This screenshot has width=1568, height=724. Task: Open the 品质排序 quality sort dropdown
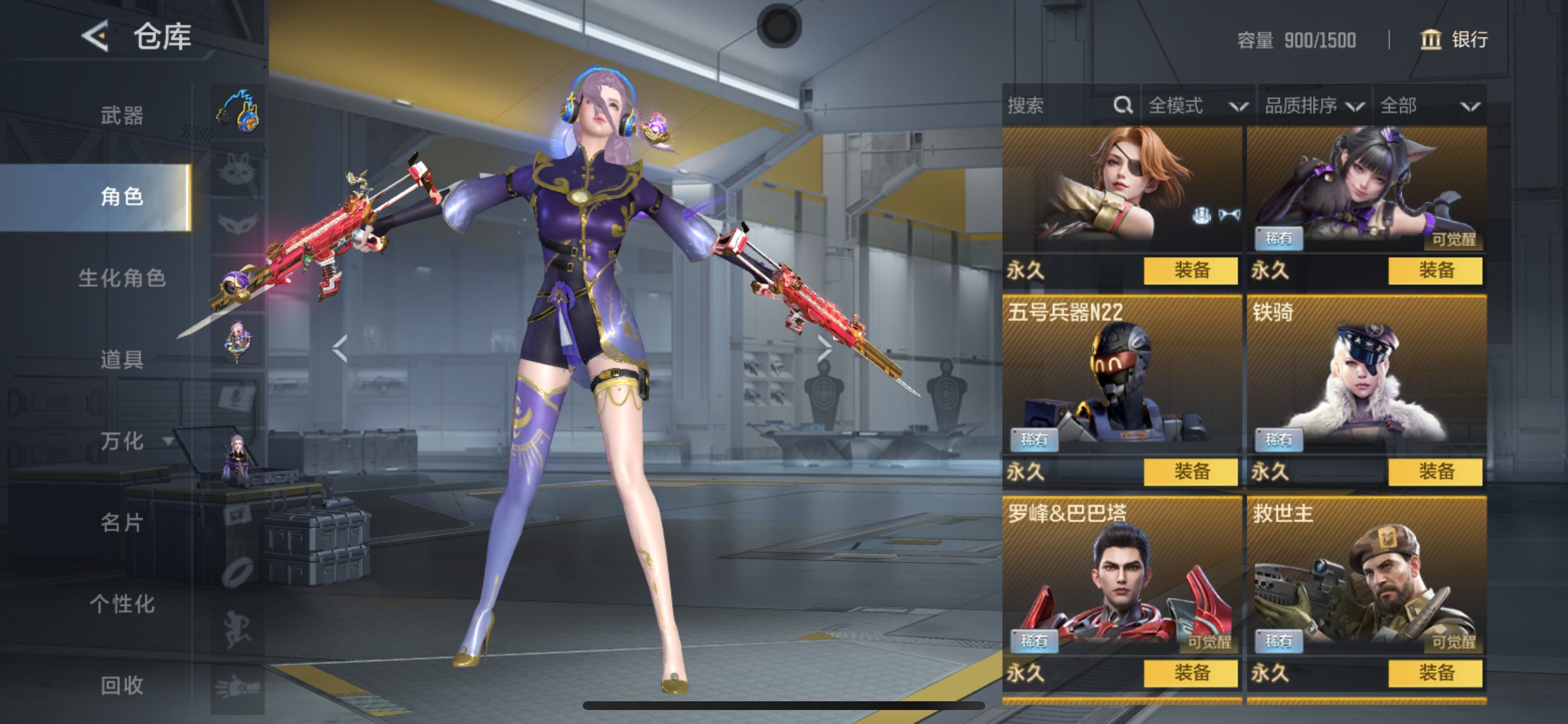tap(1313, 106)
